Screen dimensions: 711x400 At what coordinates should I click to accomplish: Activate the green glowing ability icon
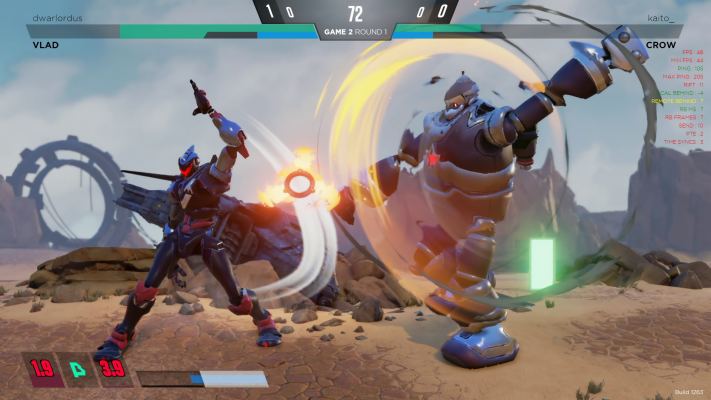click(x=76, y=369)
